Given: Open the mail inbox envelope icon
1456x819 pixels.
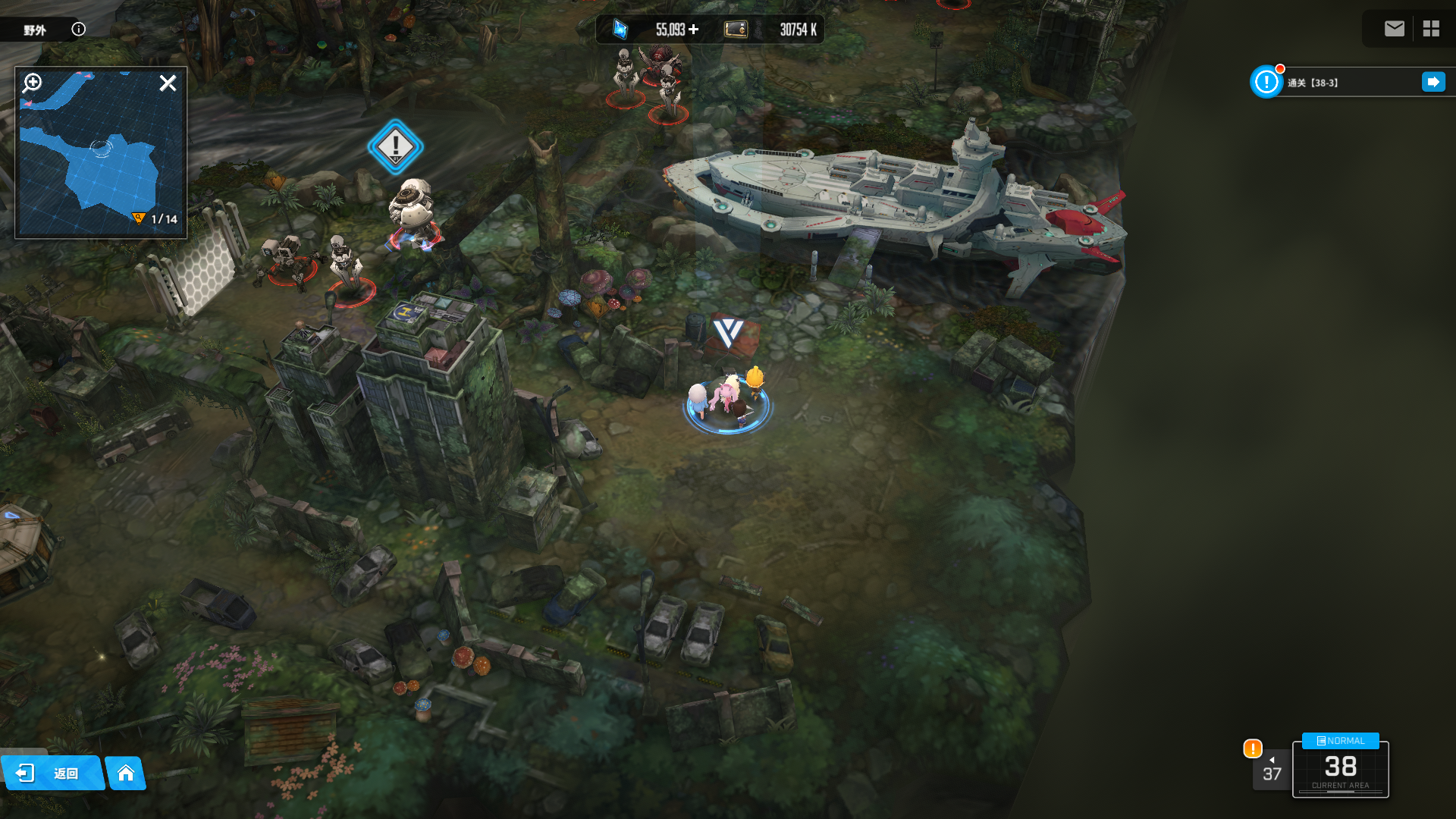Looking at the screenshot, I should click(1394, 29).
